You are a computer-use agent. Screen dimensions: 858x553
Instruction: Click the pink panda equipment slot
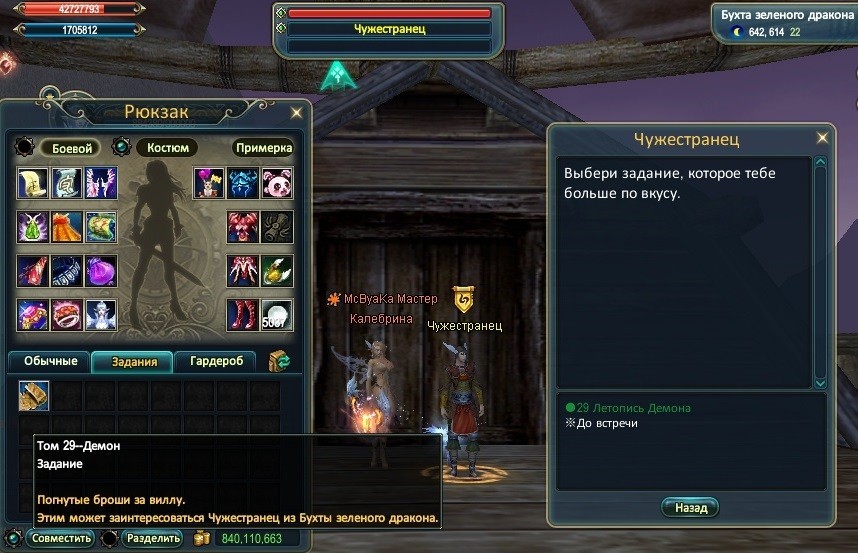point(277,184)
